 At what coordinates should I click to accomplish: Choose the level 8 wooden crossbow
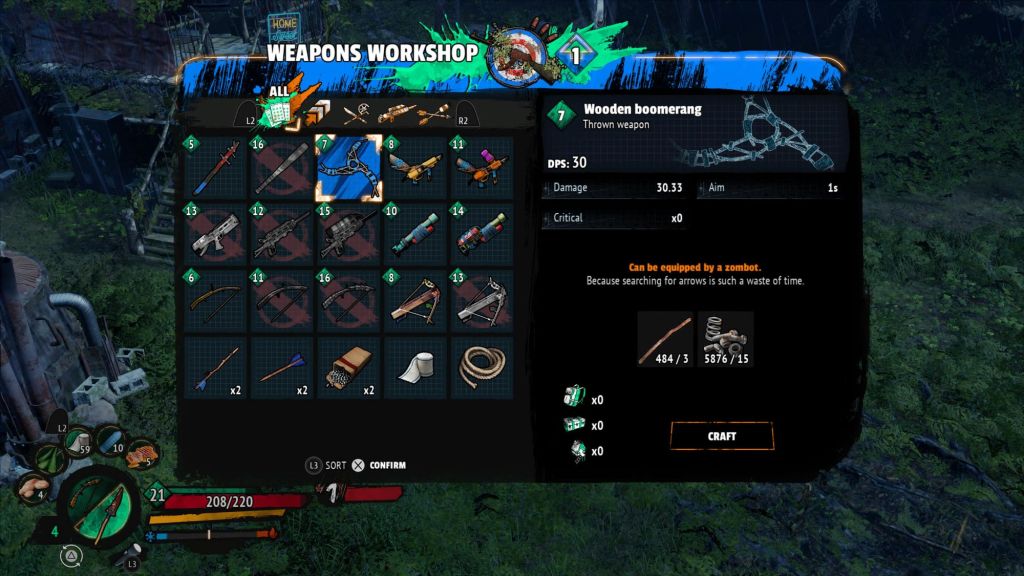pyautogui.click(x=414, y=301)
